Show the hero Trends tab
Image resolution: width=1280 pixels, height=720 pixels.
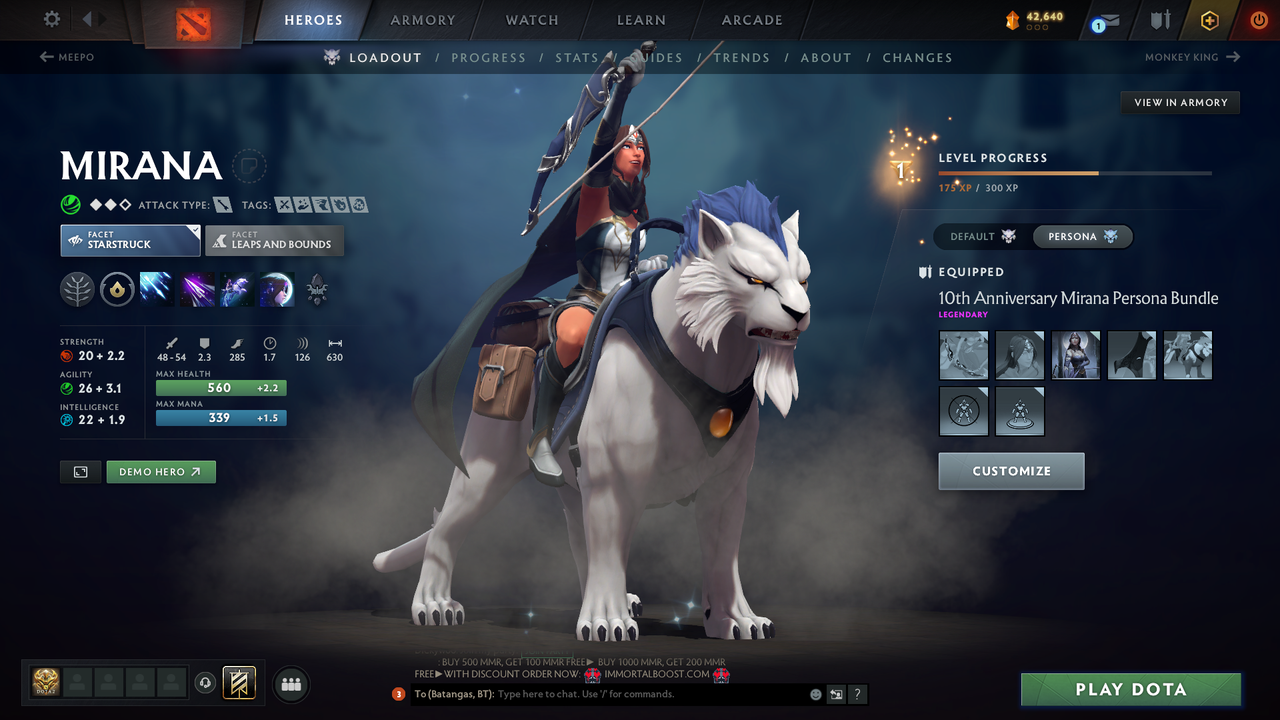(741, 58)
